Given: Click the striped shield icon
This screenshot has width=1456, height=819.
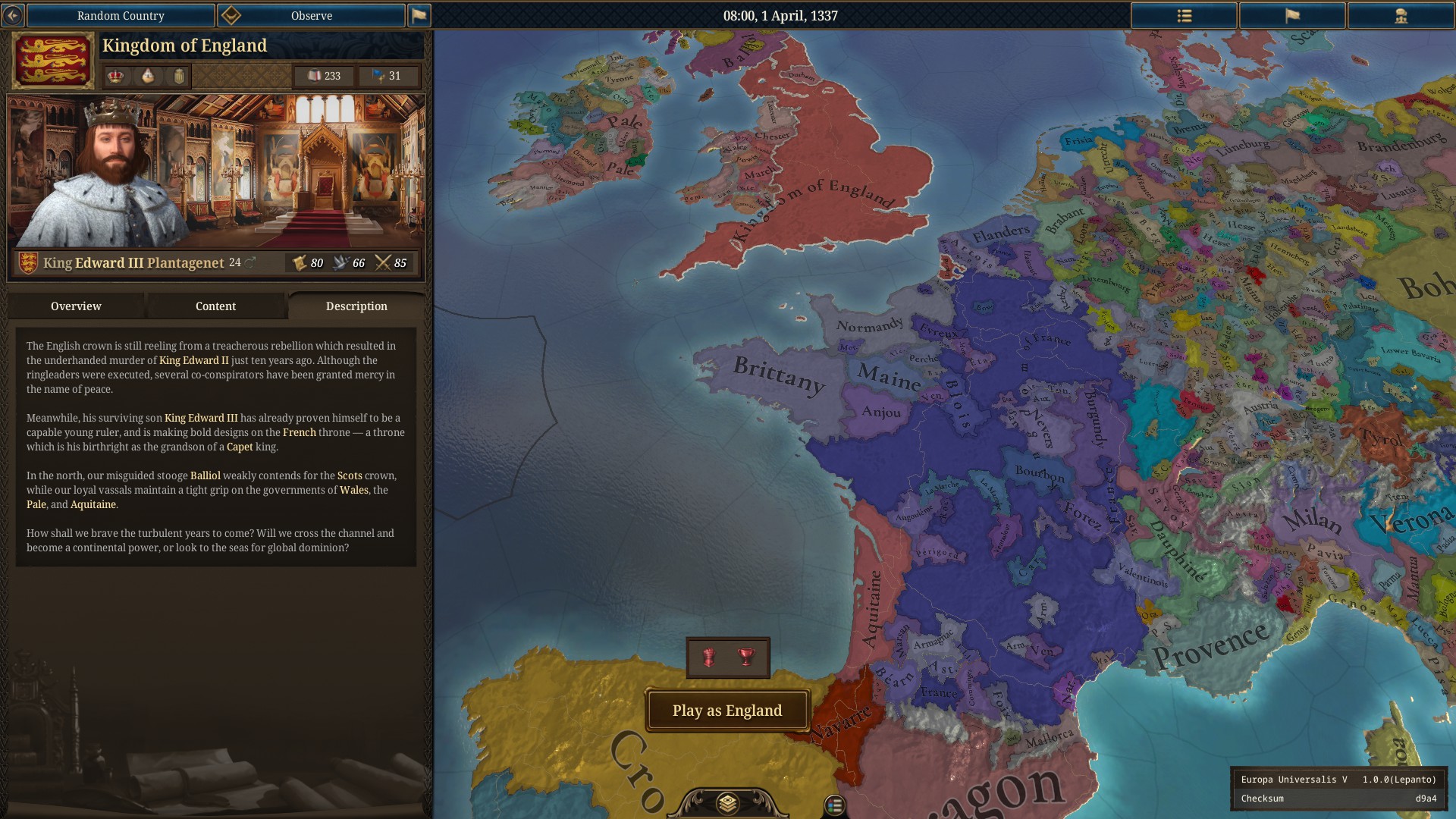Looking at the screenshot, I should point(179,76).
